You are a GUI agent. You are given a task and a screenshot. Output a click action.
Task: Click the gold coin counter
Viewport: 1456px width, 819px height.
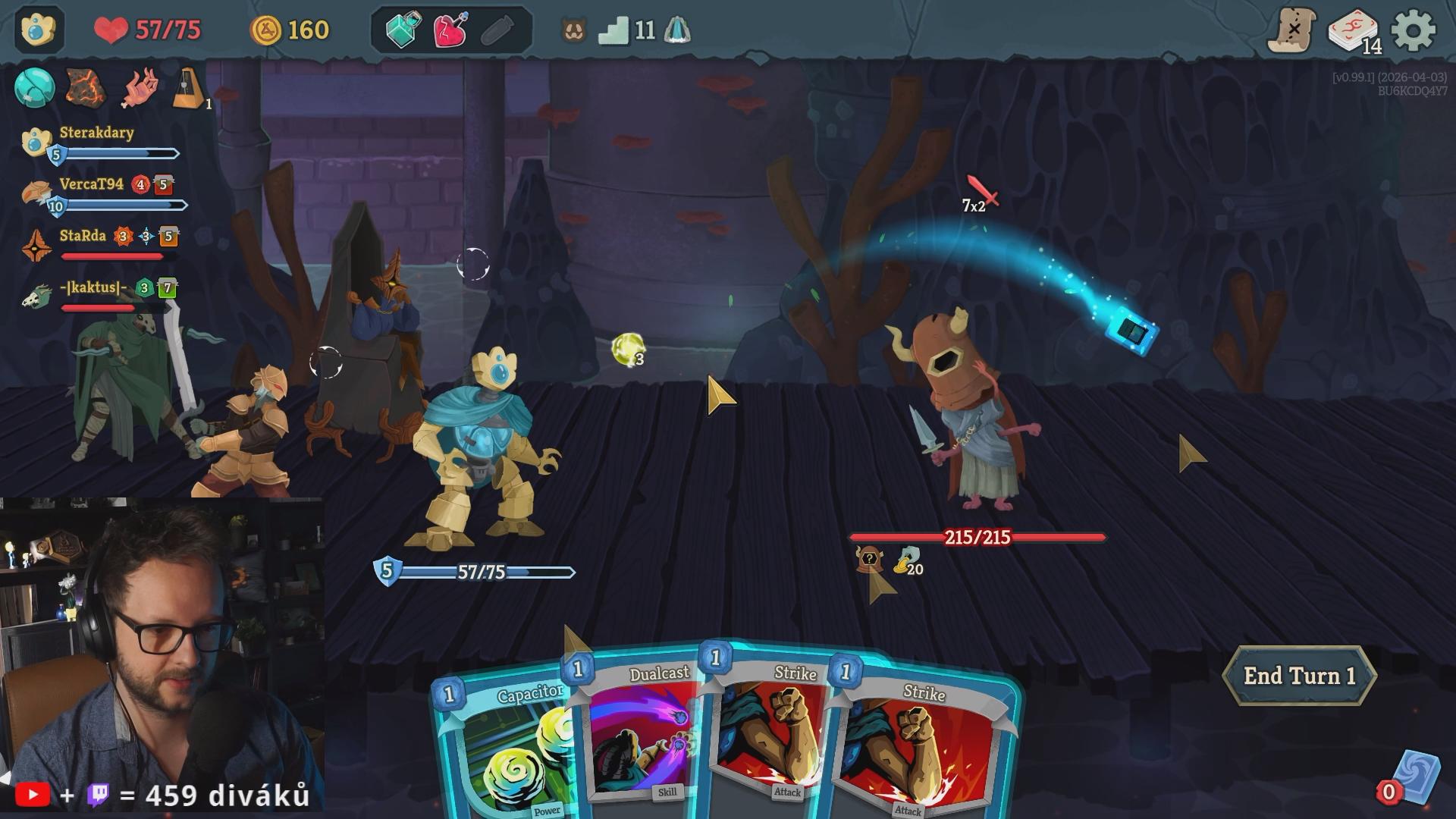[x=290, y=30]
